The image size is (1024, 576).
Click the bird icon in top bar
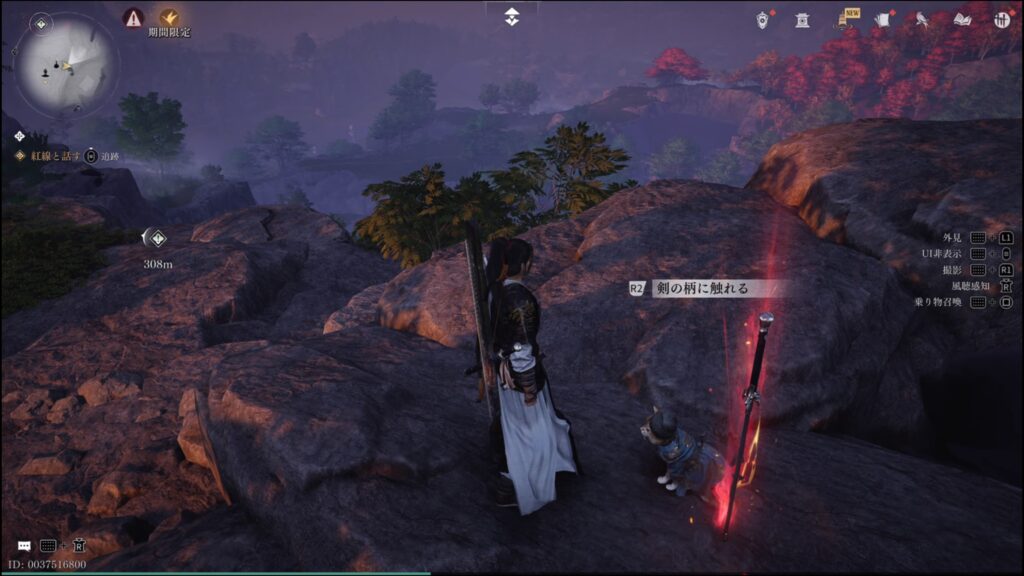click(922, 20)
